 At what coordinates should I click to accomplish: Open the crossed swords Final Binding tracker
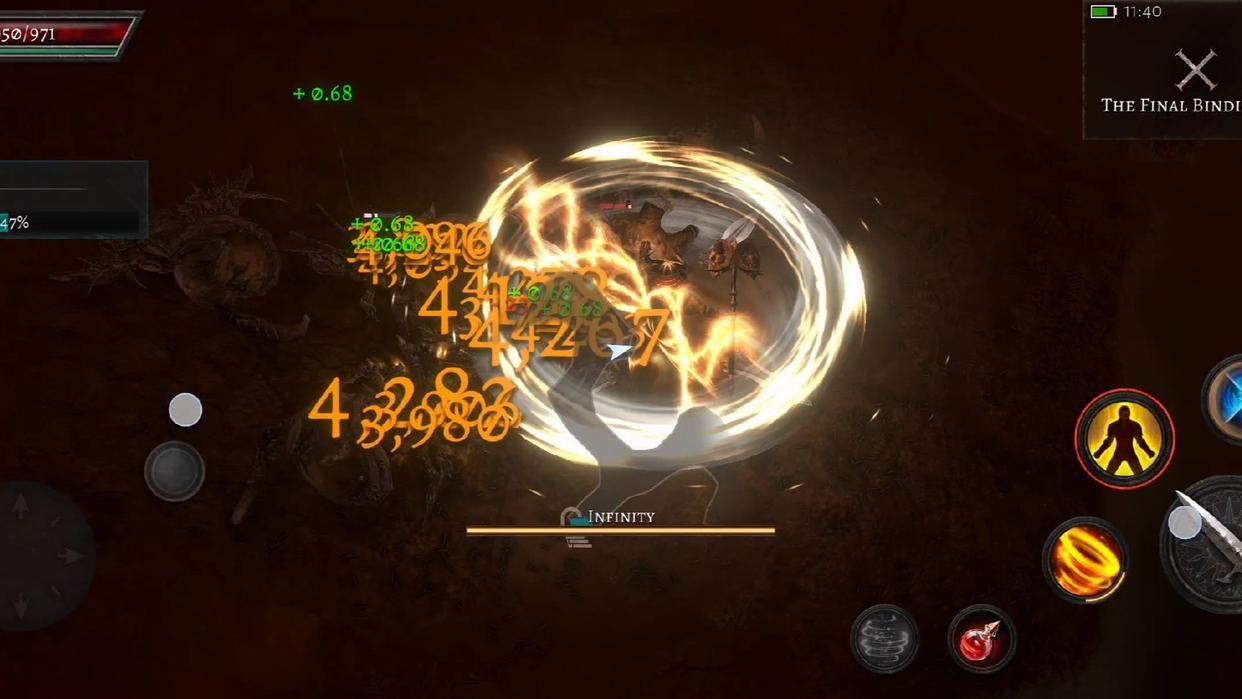point(1195,71)
